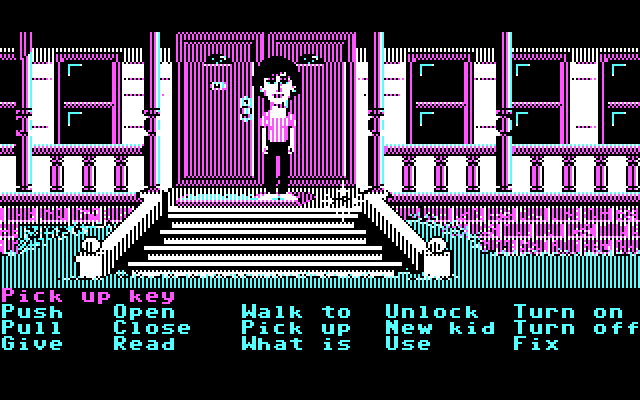
Task: Choose the Pull verb
Action: (32, 328)
